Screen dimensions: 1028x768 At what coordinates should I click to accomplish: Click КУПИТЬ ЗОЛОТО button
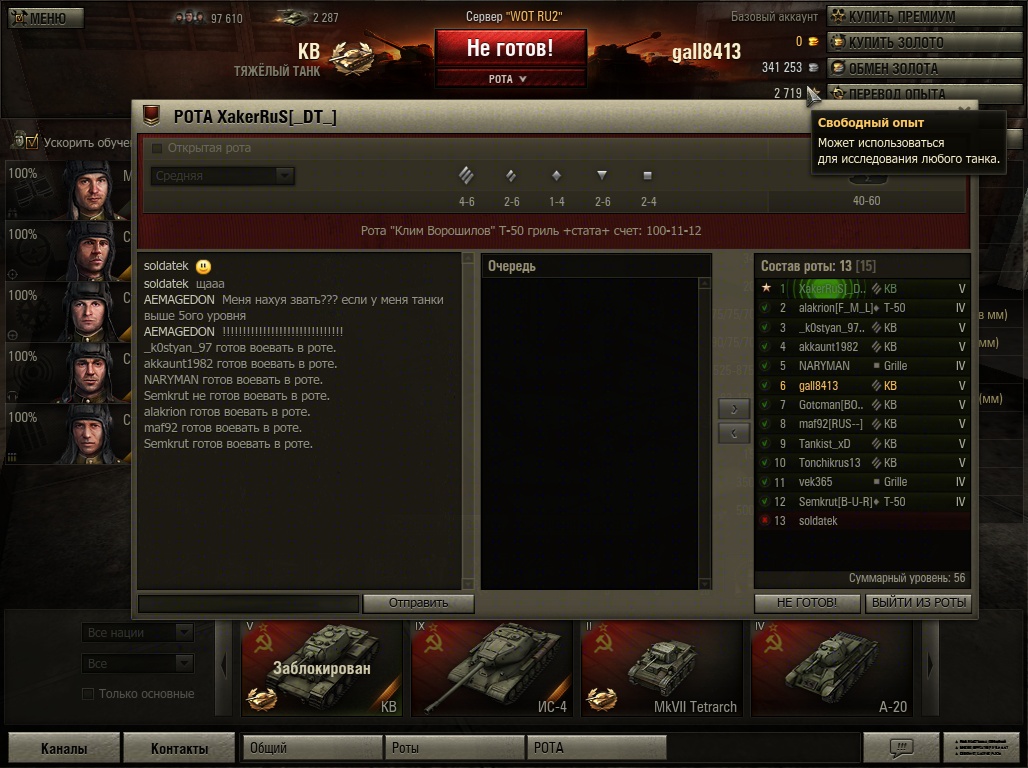pyautogui.click(x=924, y=42)
